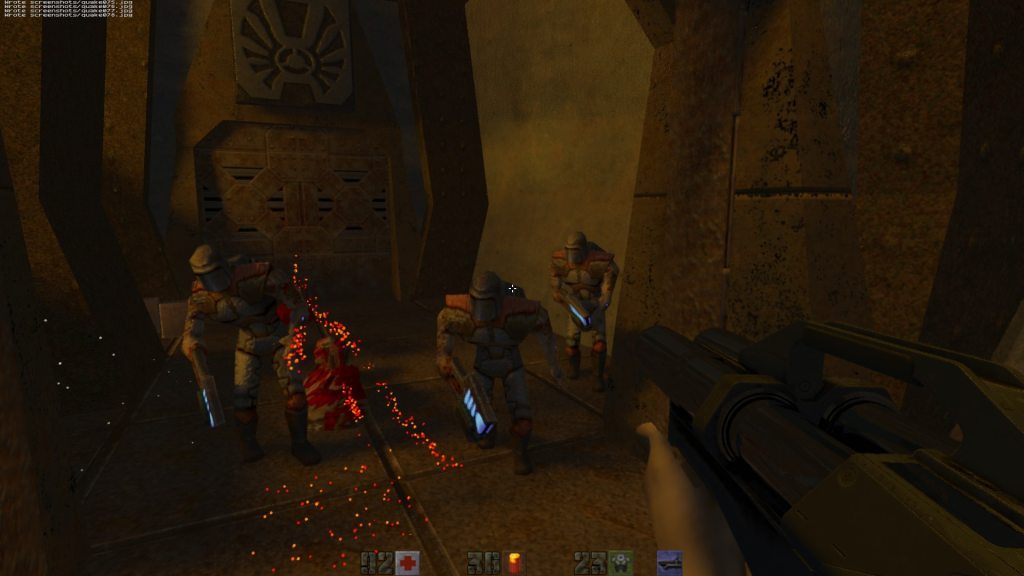This screenshot has height=576, width=1024.
Task: Select the red shotgun shells ammo icon
Action: (x=515, y=563)
